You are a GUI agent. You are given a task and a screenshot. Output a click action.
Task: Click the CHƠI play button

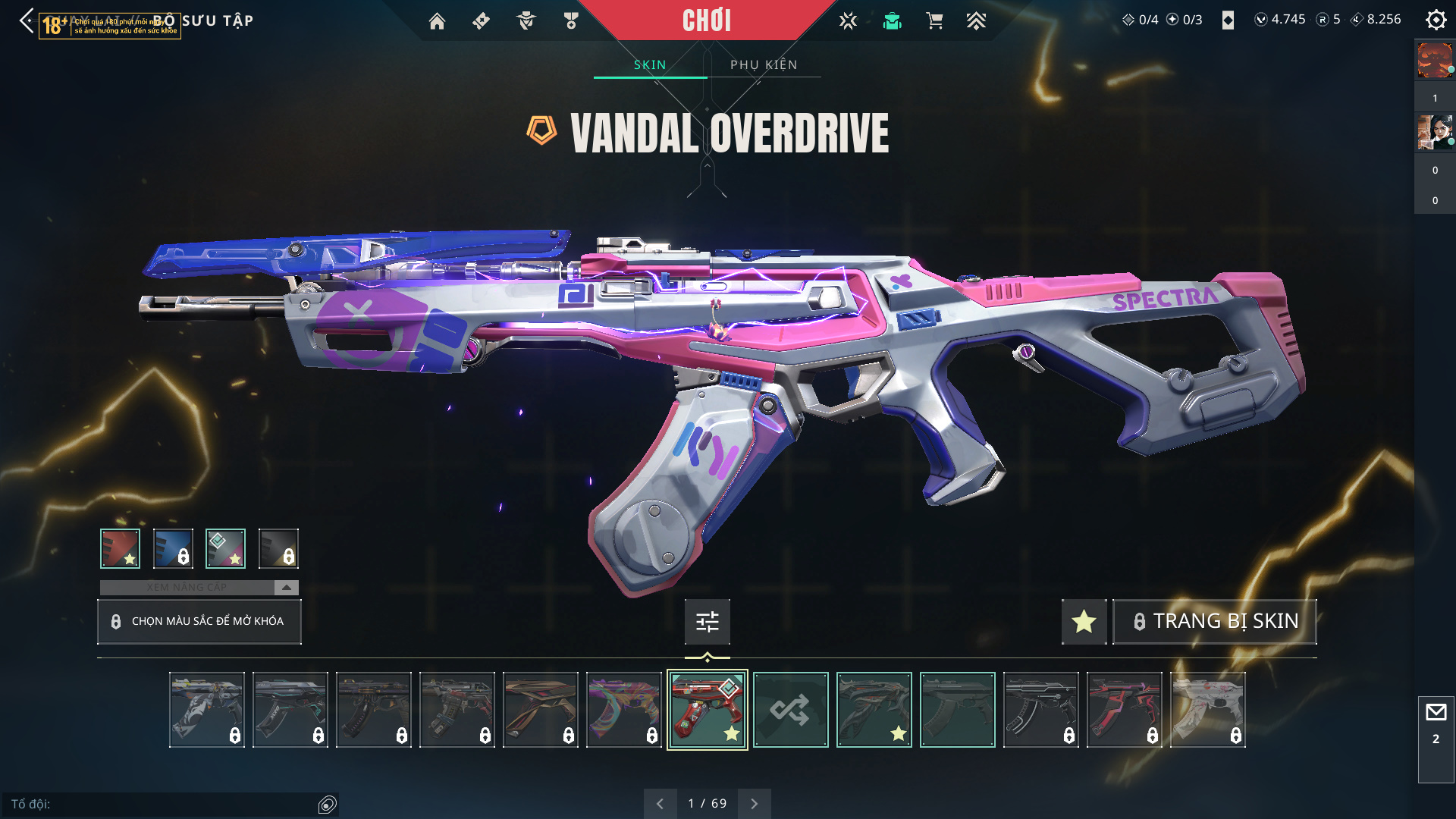707,20
